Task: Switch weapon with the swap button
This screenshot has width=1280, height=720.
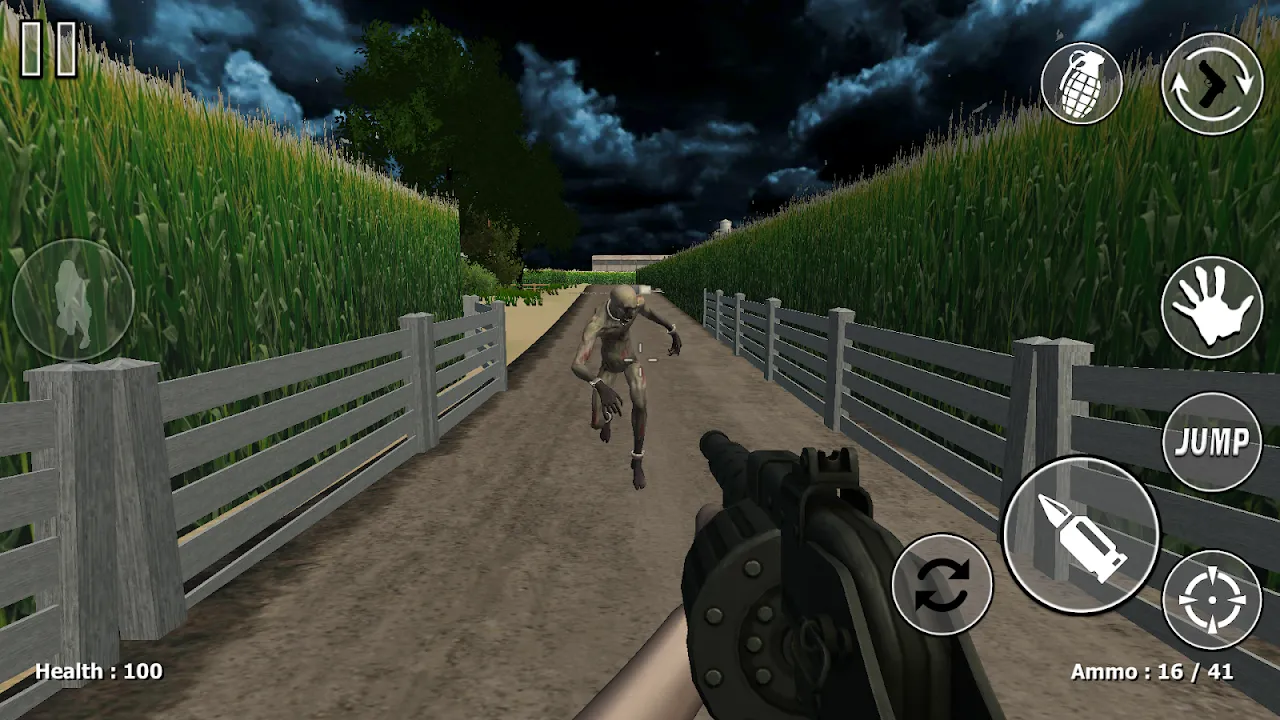Action: pos(1211,84)
